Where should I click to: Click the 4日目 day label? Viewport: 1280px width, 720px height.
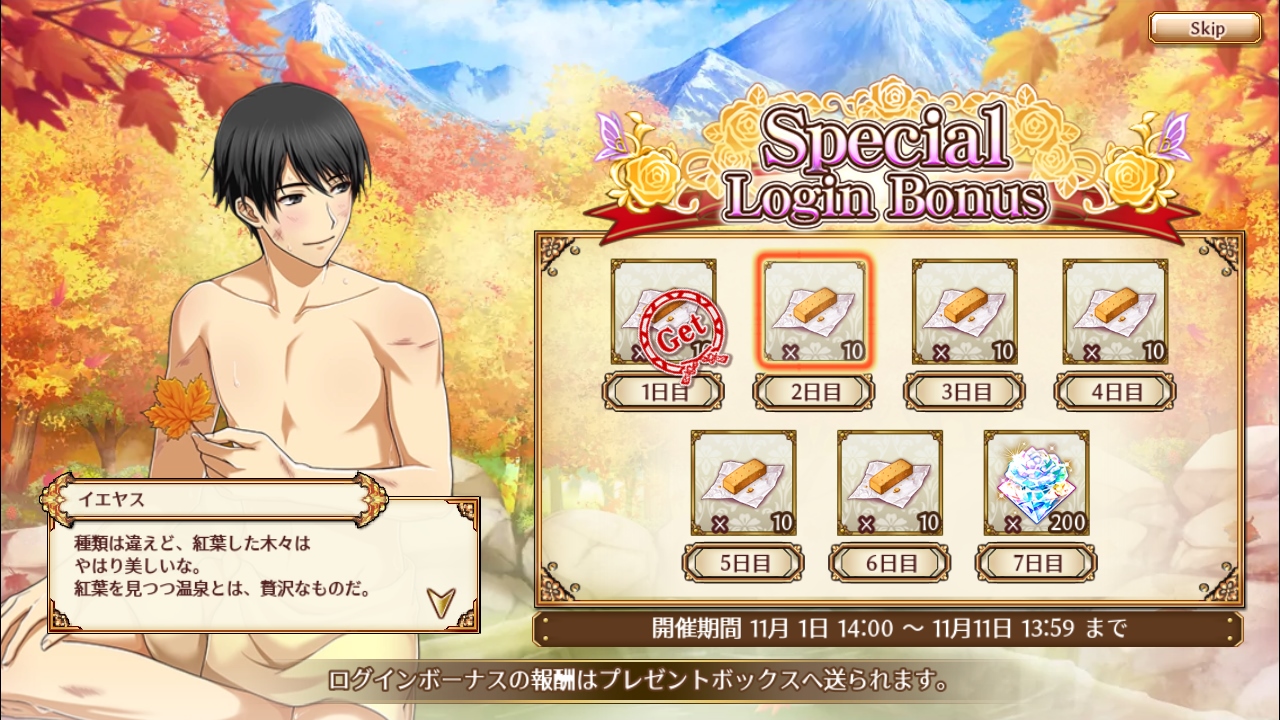1115,392
